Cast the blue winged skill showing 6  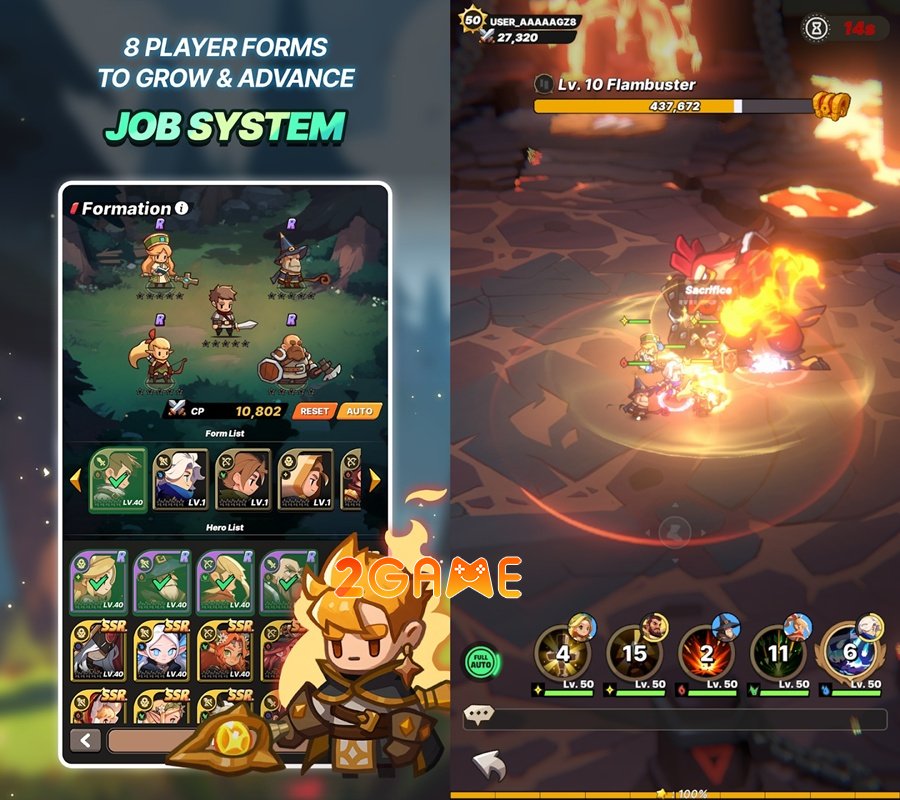point(850,653)
